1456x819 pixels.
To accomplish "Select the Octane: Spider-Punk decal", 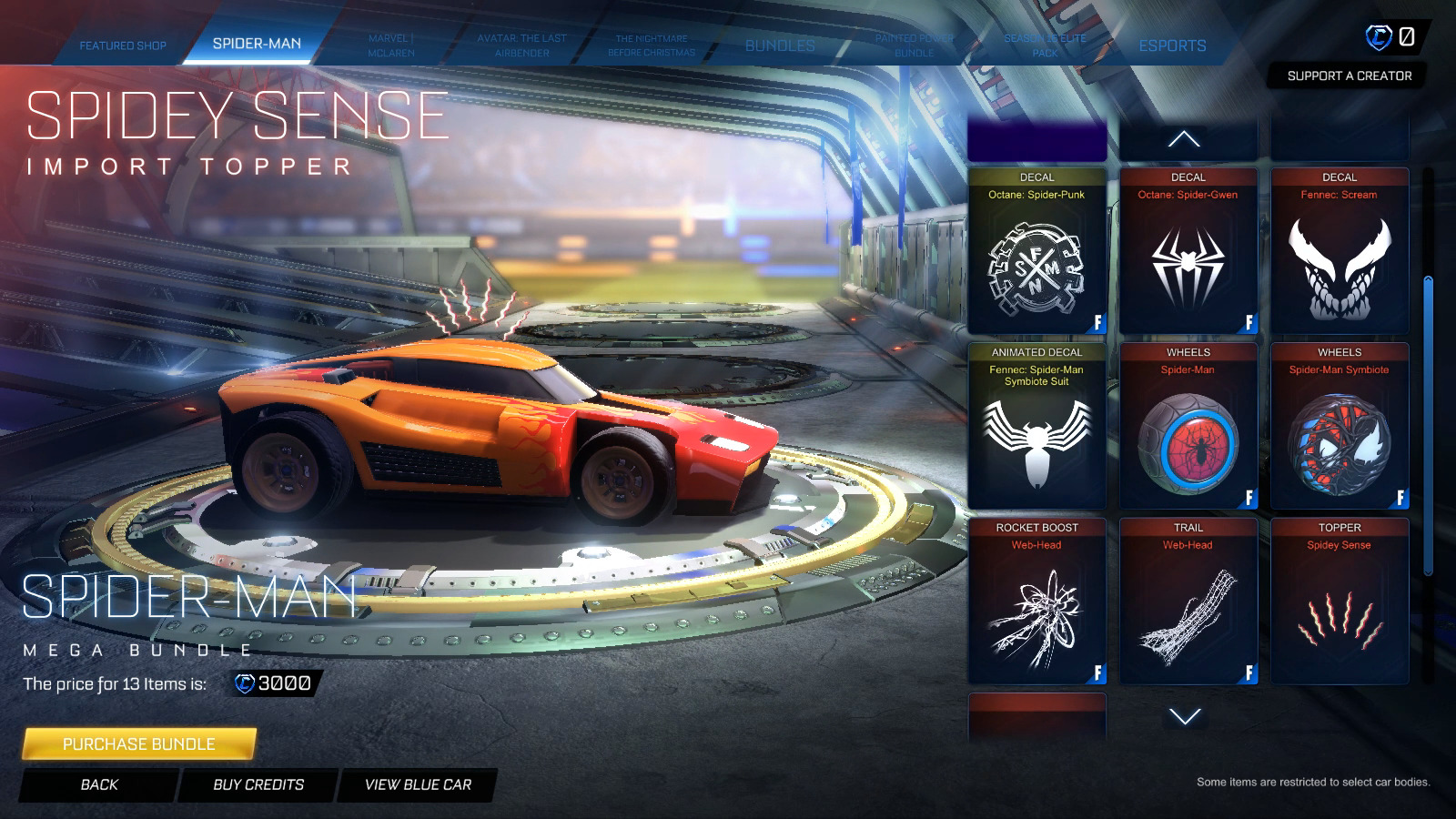I will (1036, 251).
